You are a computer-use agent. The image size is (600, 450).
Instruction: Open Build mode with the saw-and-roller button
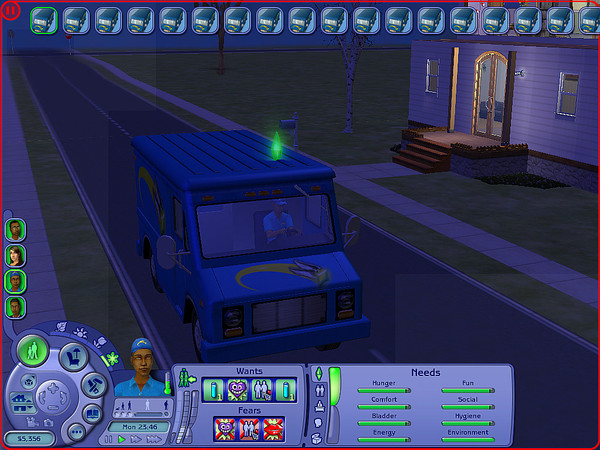coord(91,383)
